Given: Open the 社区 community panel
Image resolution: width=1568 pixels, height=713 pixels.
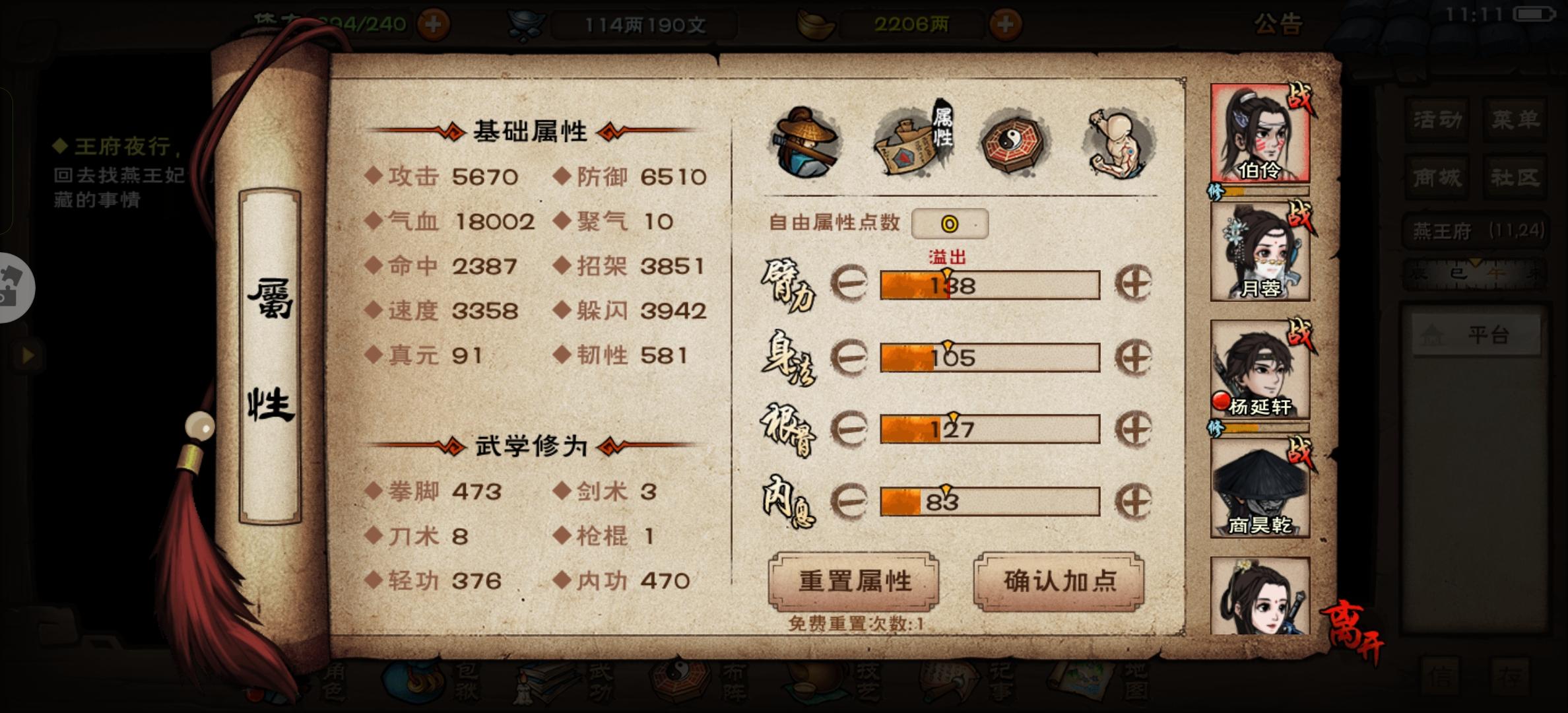Looking at the screenshot, I should [1515, 177].
